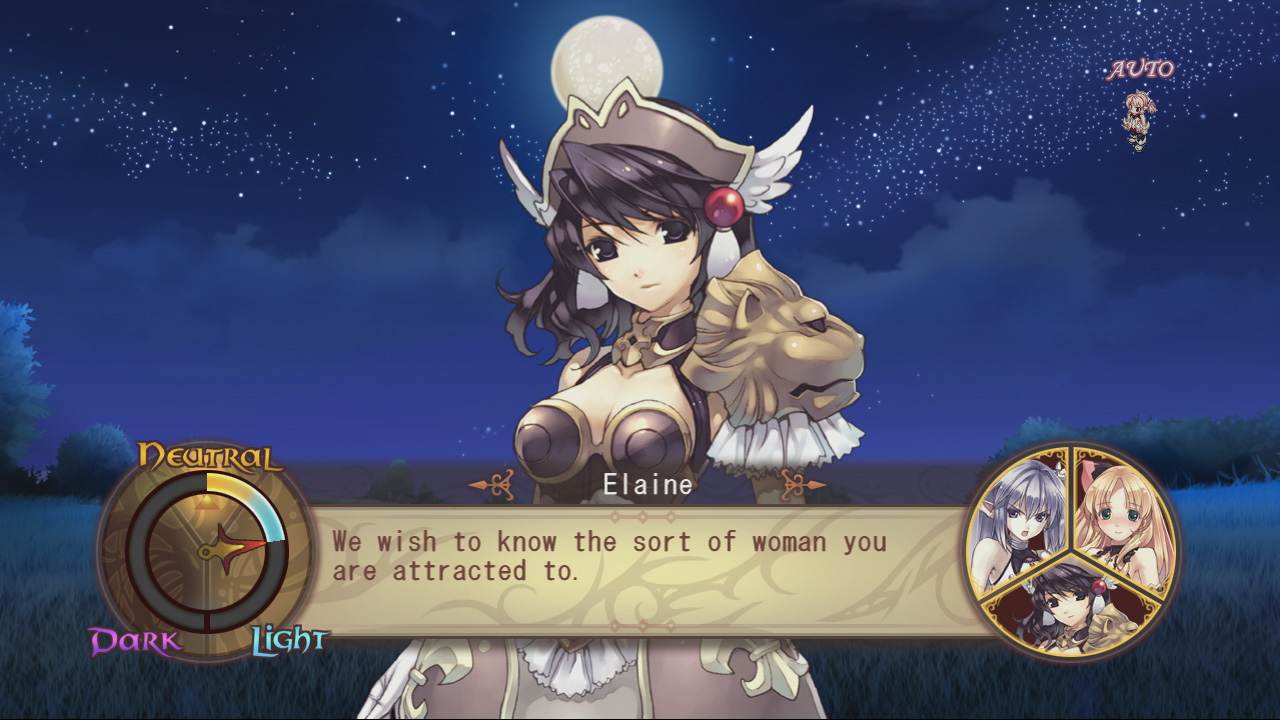This screenshot has height=720, width=1280.
Task: Click the right decorative arrow beside Elaine's name
Action: (x=793, y=483)
